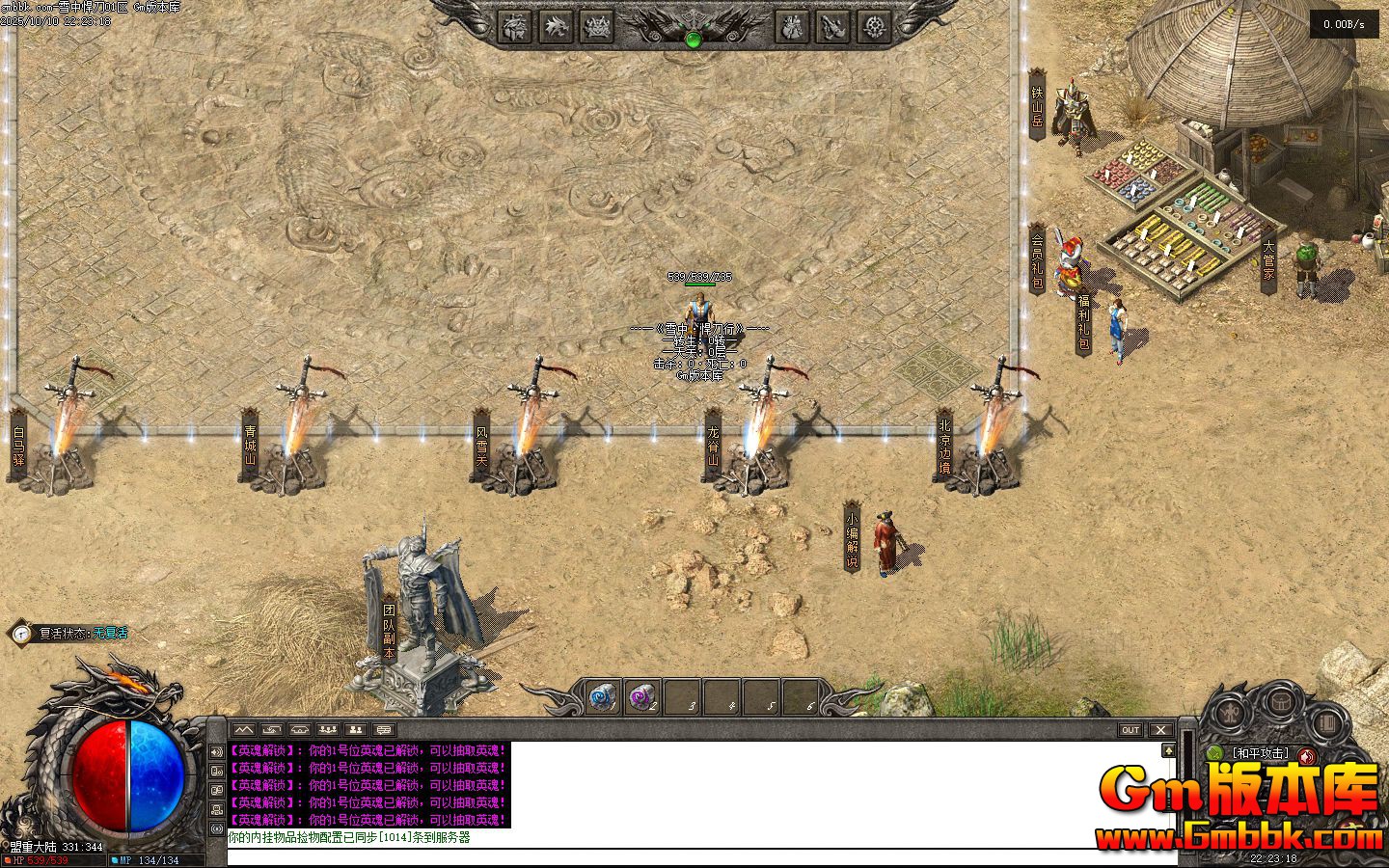Toggle the red sound speaker button
Viewport: 1389px width, 868px height.
coord(1307,755)
